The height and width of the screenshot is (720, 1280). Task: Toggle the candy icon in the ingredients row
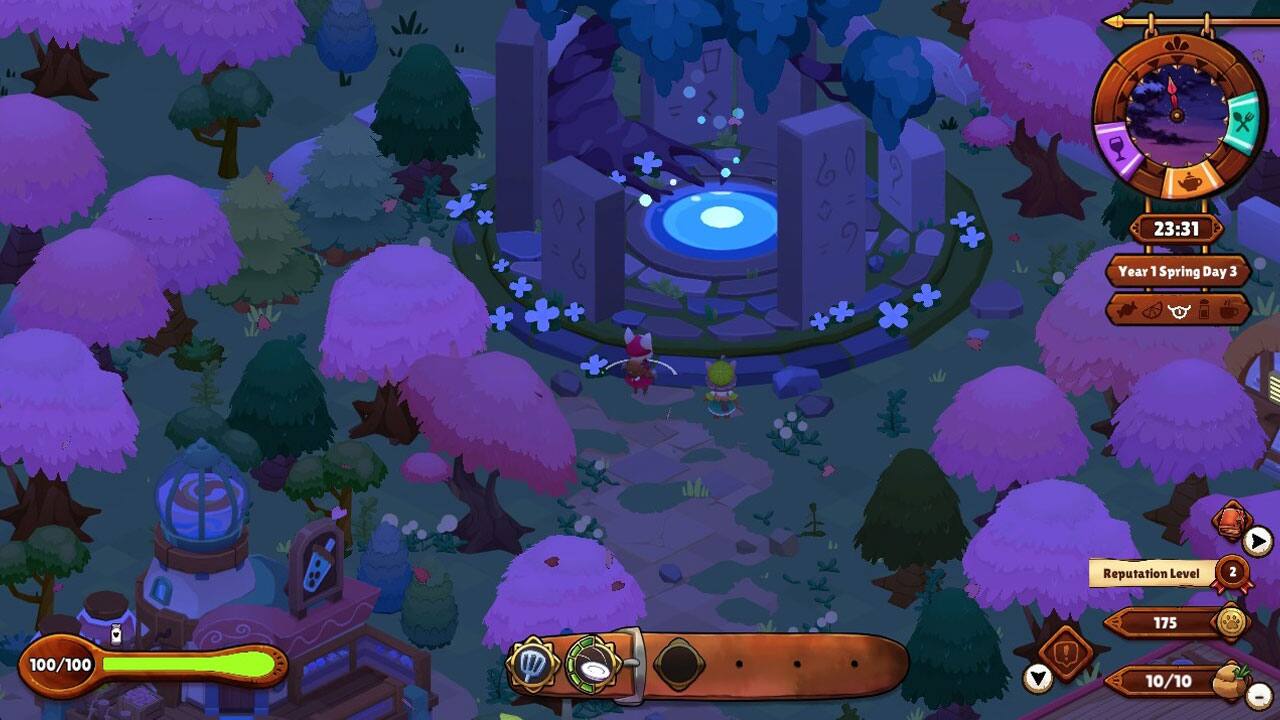click(1127, 310)
